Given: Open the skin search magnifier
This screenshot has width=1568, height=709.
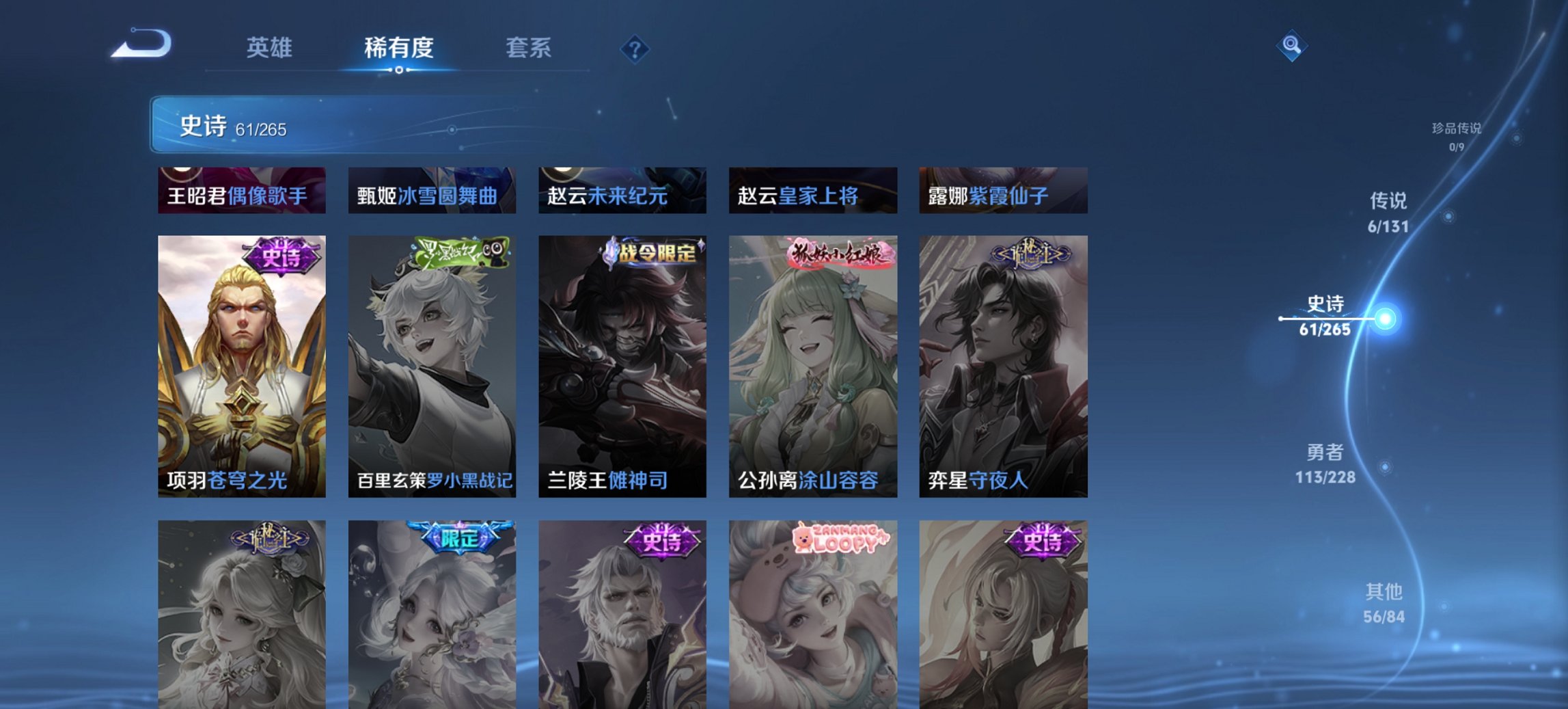Looking at the screenshot, I should [1291, 46].
